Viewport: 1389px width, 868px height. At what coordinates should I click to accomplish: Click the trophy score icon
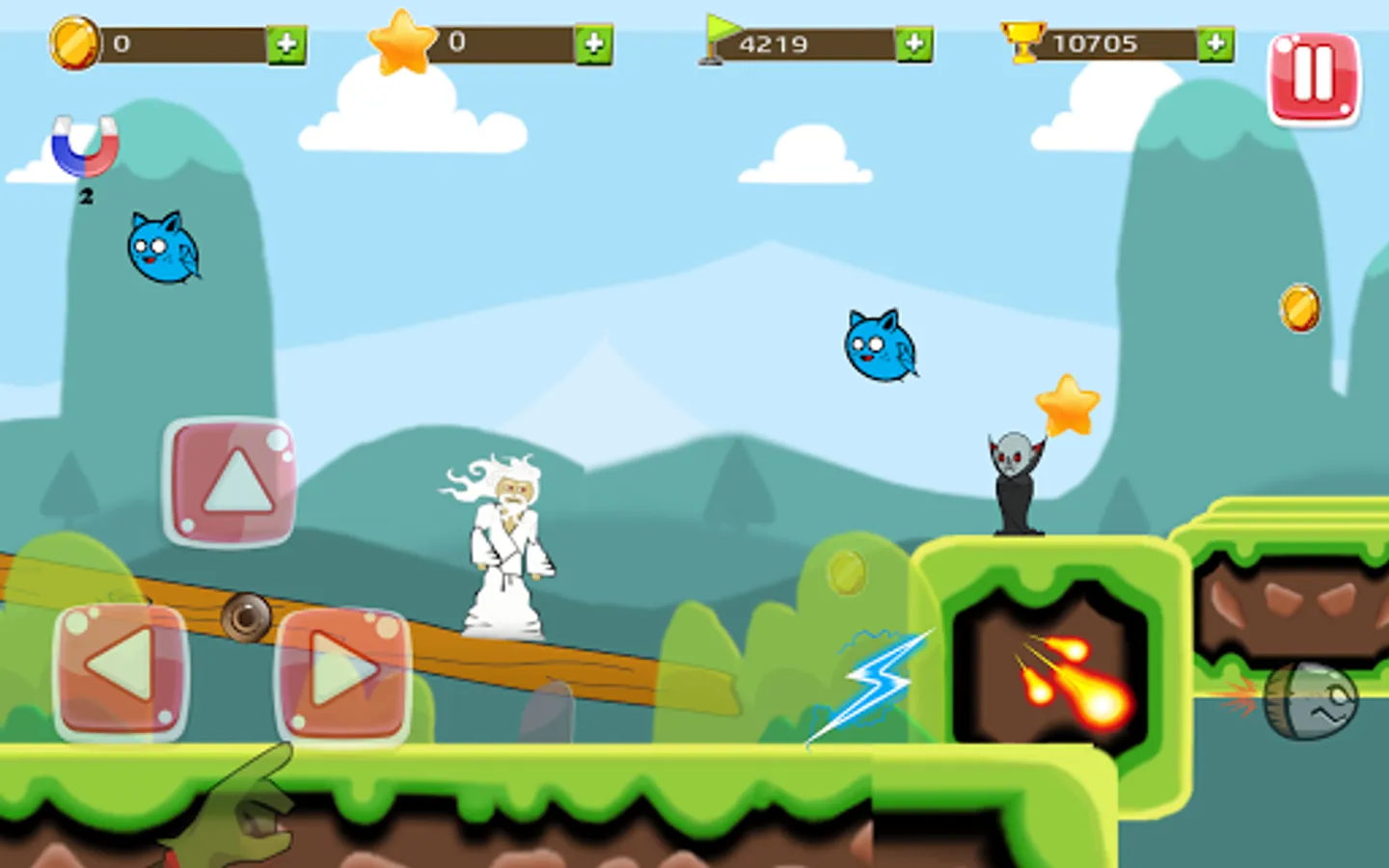coord(1022,41)
